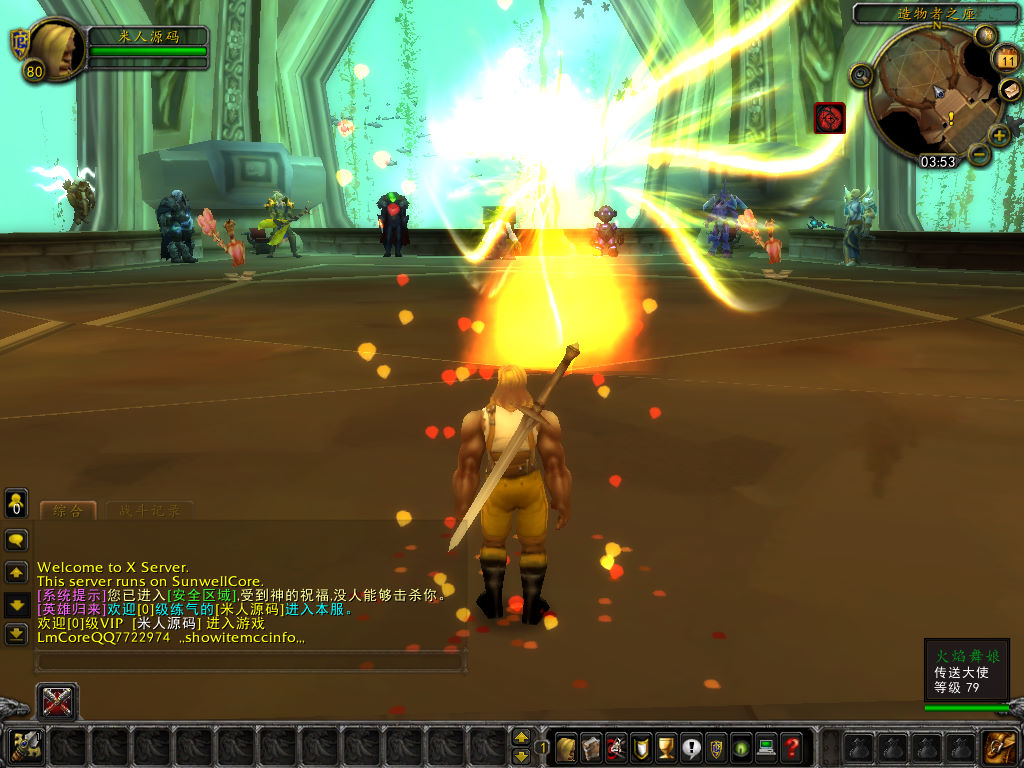Open the achievements shield button
The height and width of the screenshot is (768, 1024).
point(641,746)
